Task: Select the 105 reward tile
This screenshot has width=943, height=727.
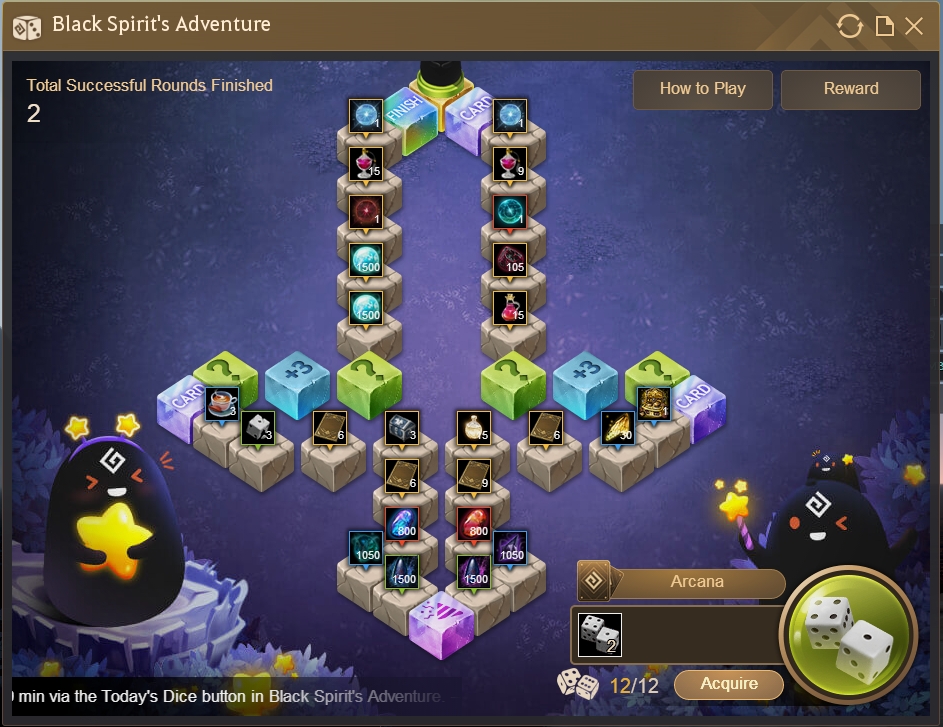Action: (x=510, y=259)
